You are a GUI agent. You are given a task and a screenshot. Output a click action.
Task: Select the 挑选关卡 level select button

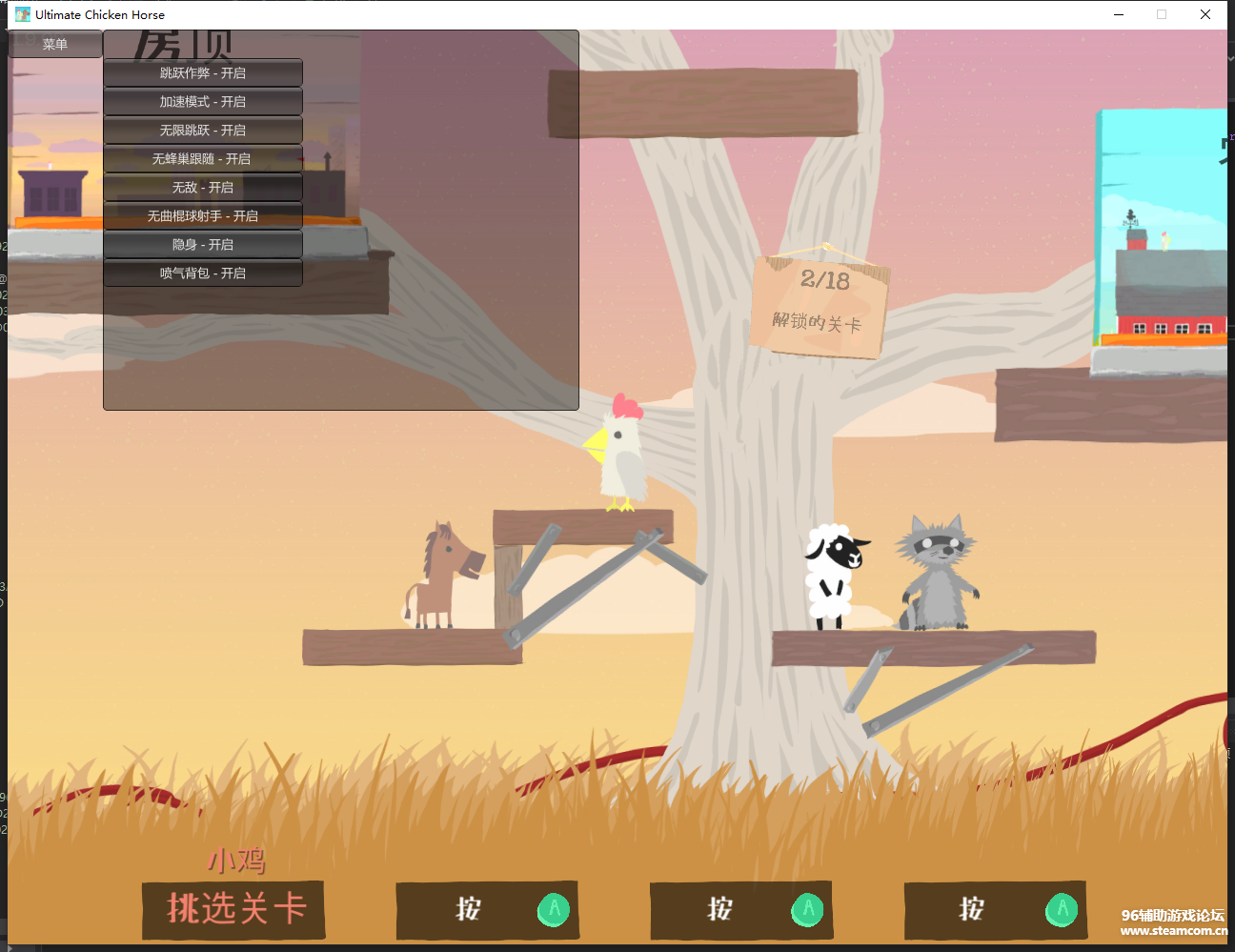tap(234, 909)
